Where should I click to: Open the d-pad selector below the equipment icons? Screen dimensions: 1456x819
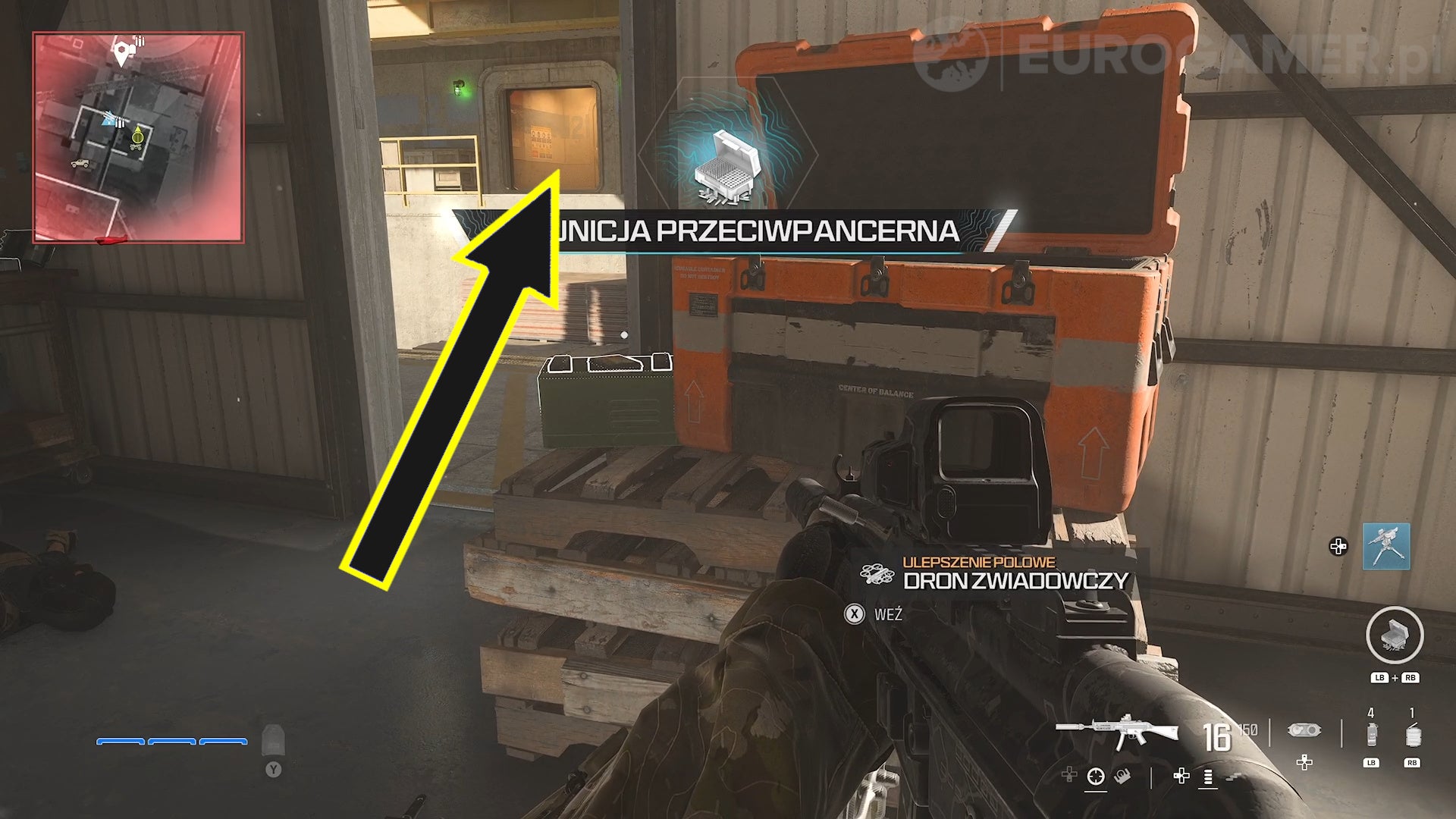point(1304,763)
